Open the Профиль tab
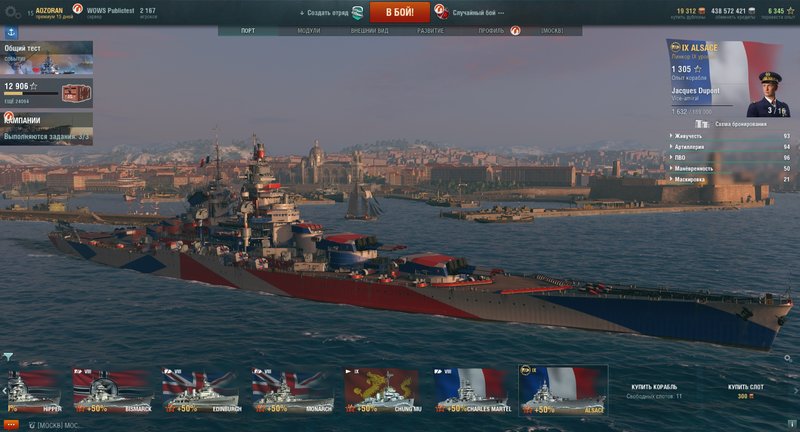The image size is (800, 432). click(491, 31)
